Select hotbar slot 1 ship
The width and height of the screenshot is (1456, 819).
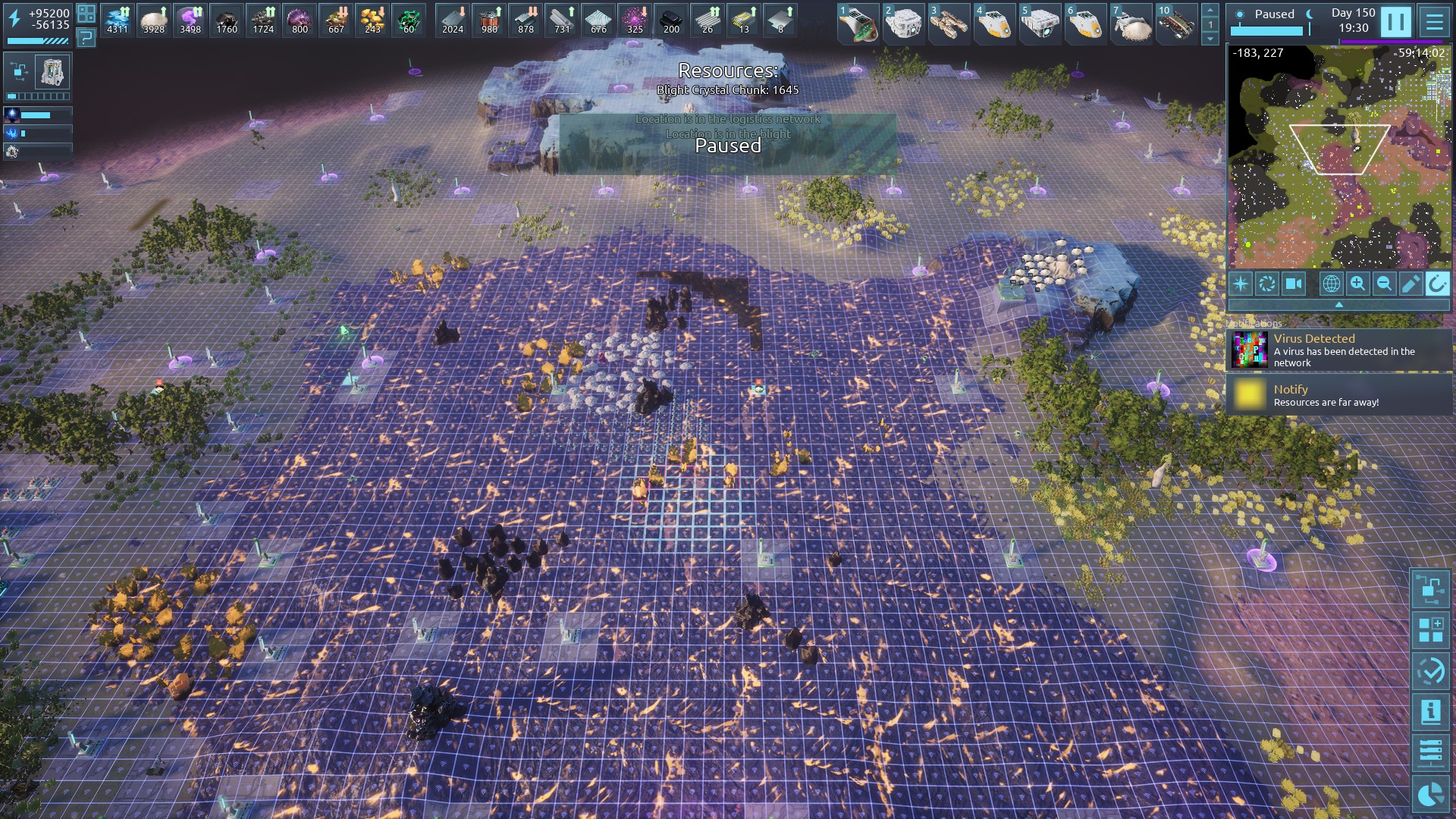(858, 23)
